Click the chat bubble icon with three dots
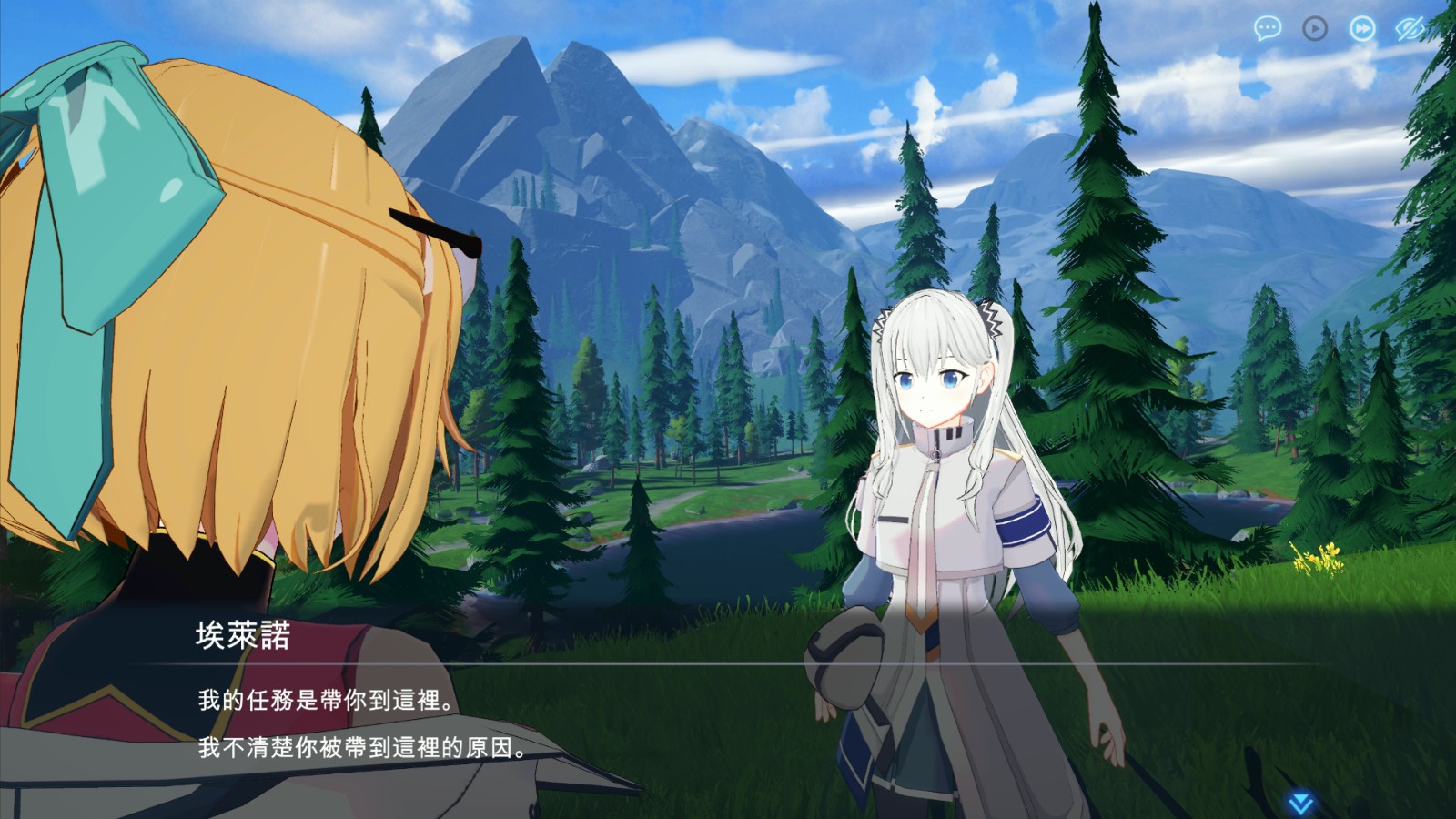Viewport: 1456px width, 819px height. click(x=1268, y=29)
